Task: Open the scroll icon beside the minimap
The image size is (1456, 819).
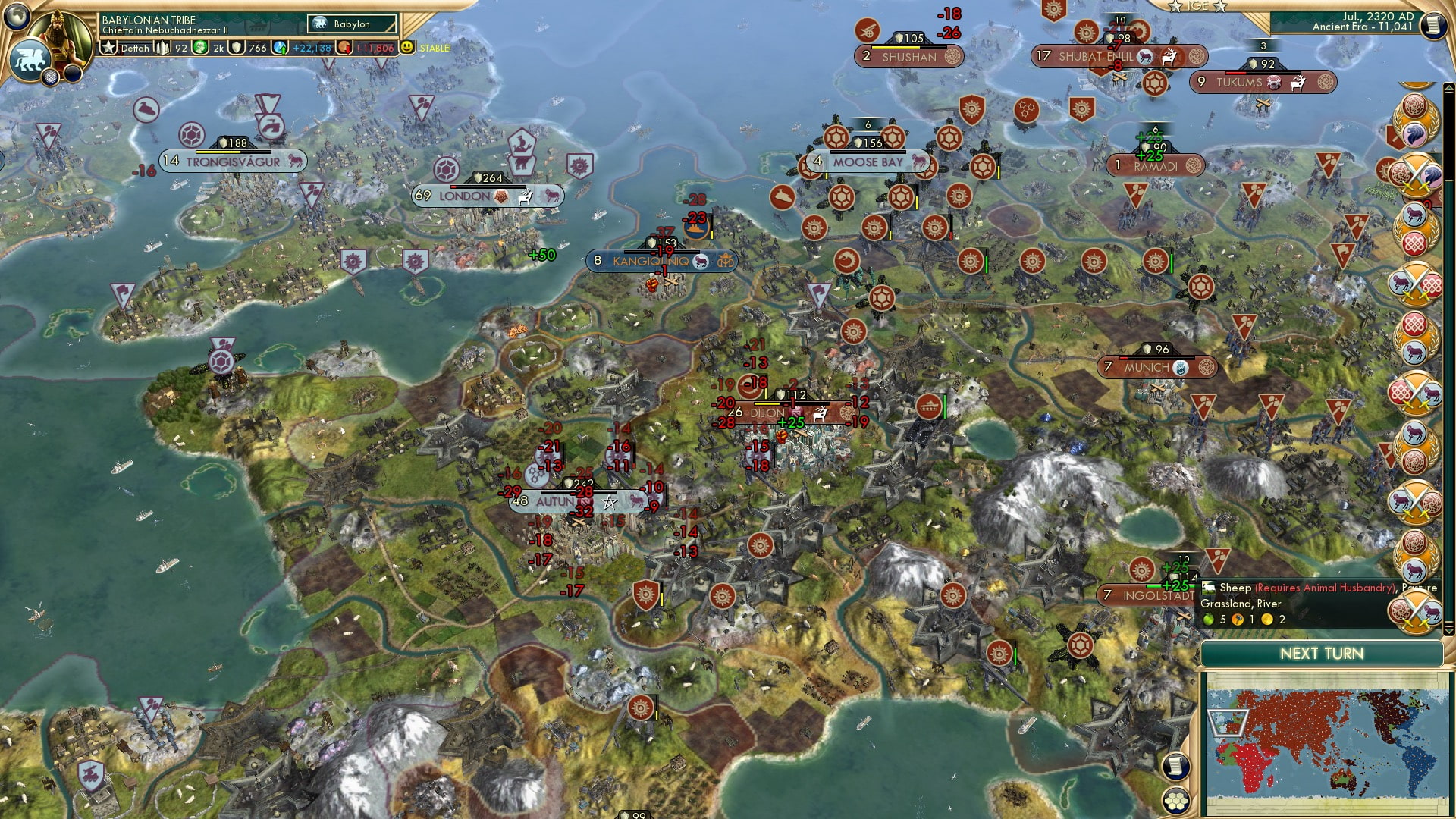Action: tap(1175, 766)
